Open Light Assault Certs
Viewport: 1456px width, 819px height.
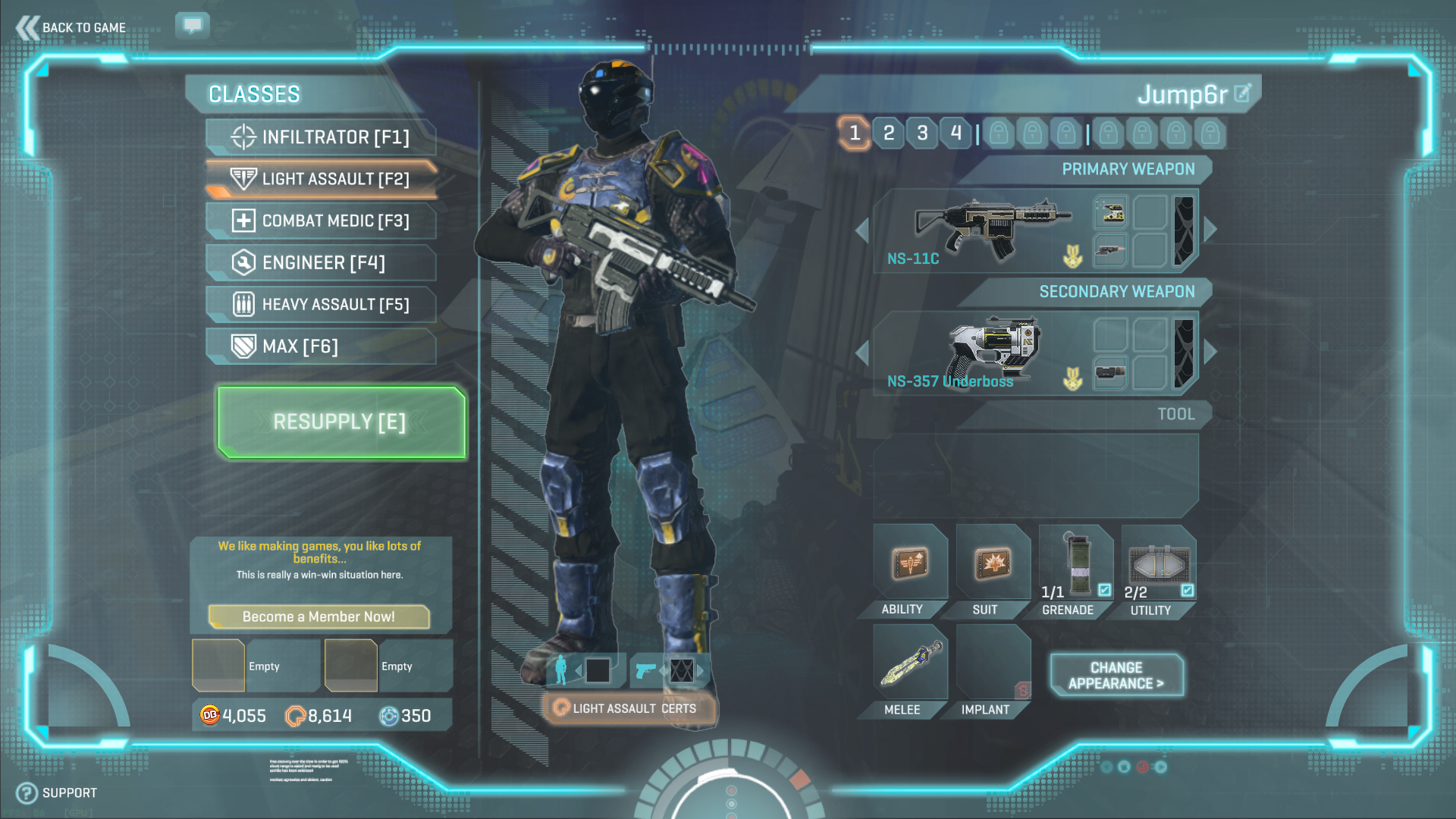click(629, 708)
